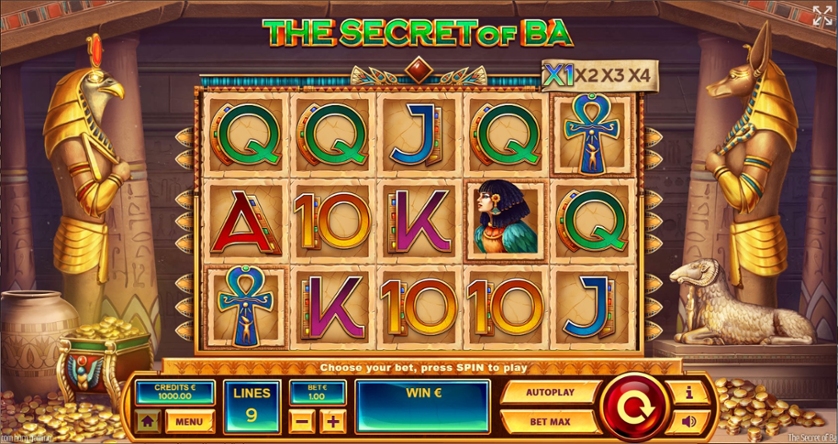Enter fullscreen with the arrows icon
Viewport: 838px width, 444px height.
822,15
